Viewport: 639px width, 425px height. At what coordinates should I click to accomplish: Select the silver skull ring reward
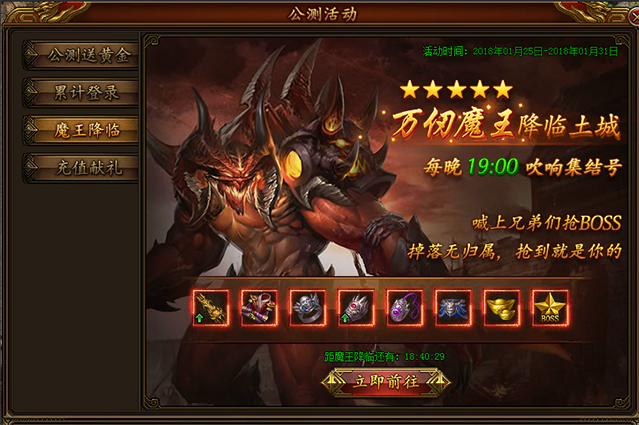[307, 308]
